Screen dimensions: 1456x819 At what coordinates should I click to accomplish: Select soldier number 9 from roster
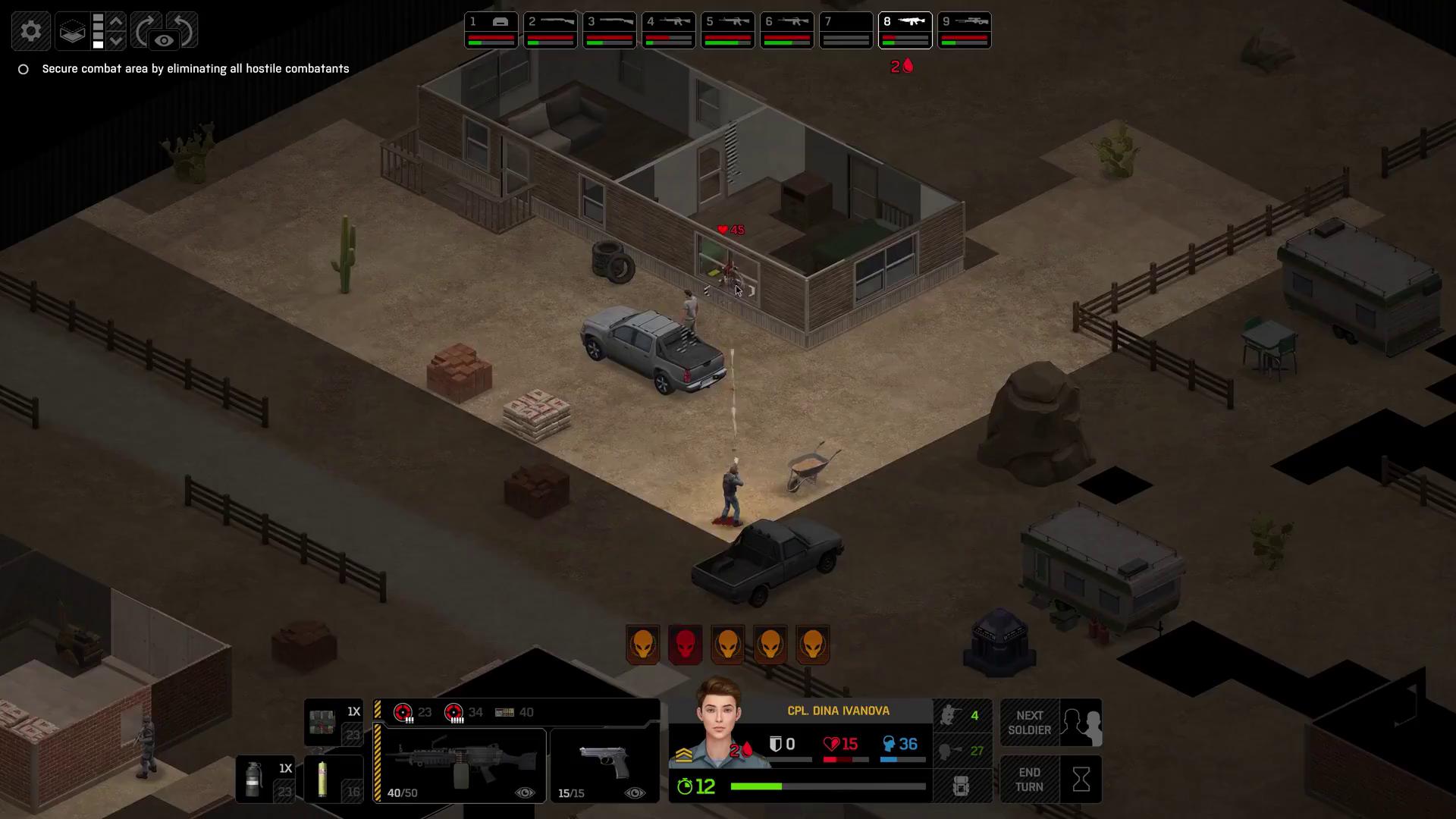[964, 30]
